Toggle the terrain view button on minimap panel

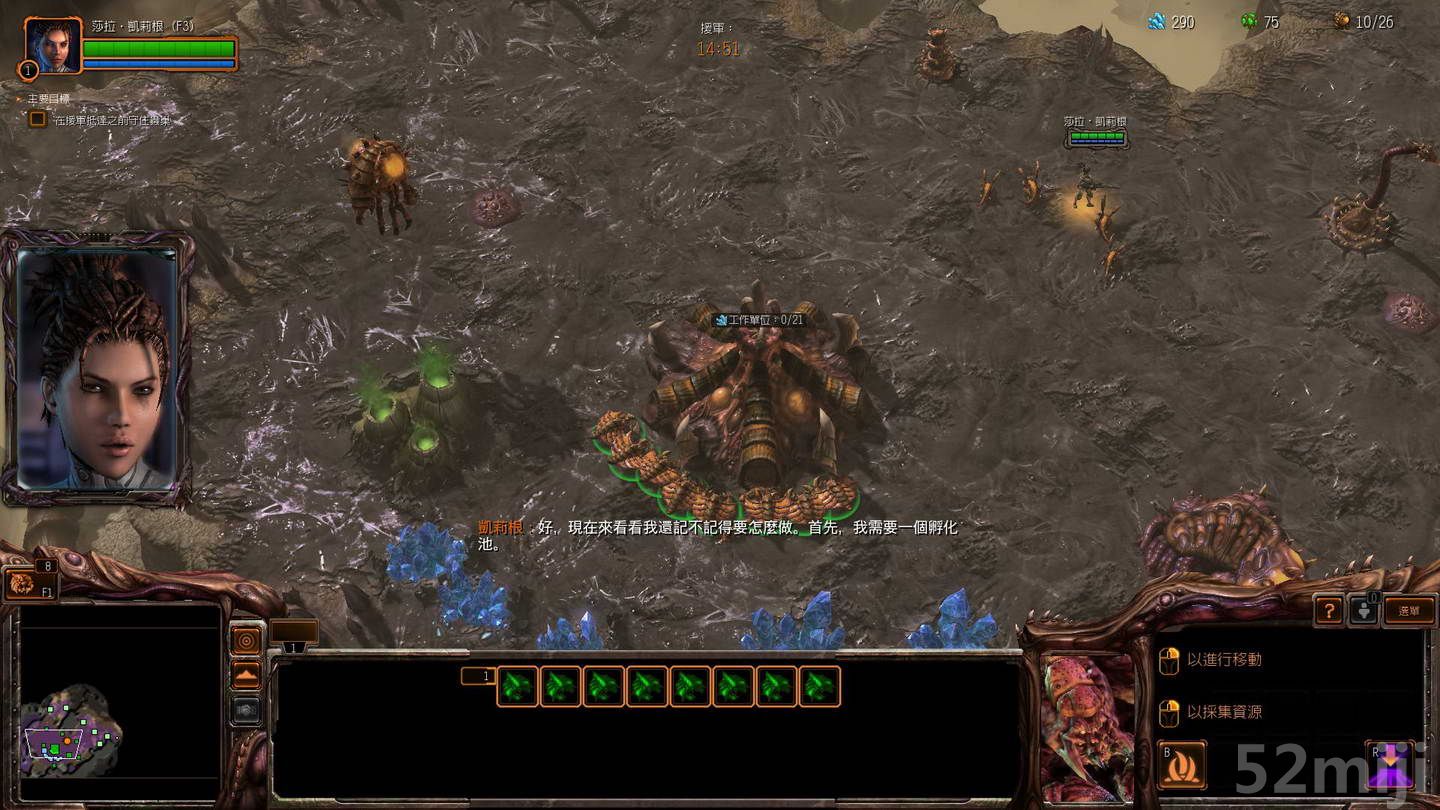(246, 674)
